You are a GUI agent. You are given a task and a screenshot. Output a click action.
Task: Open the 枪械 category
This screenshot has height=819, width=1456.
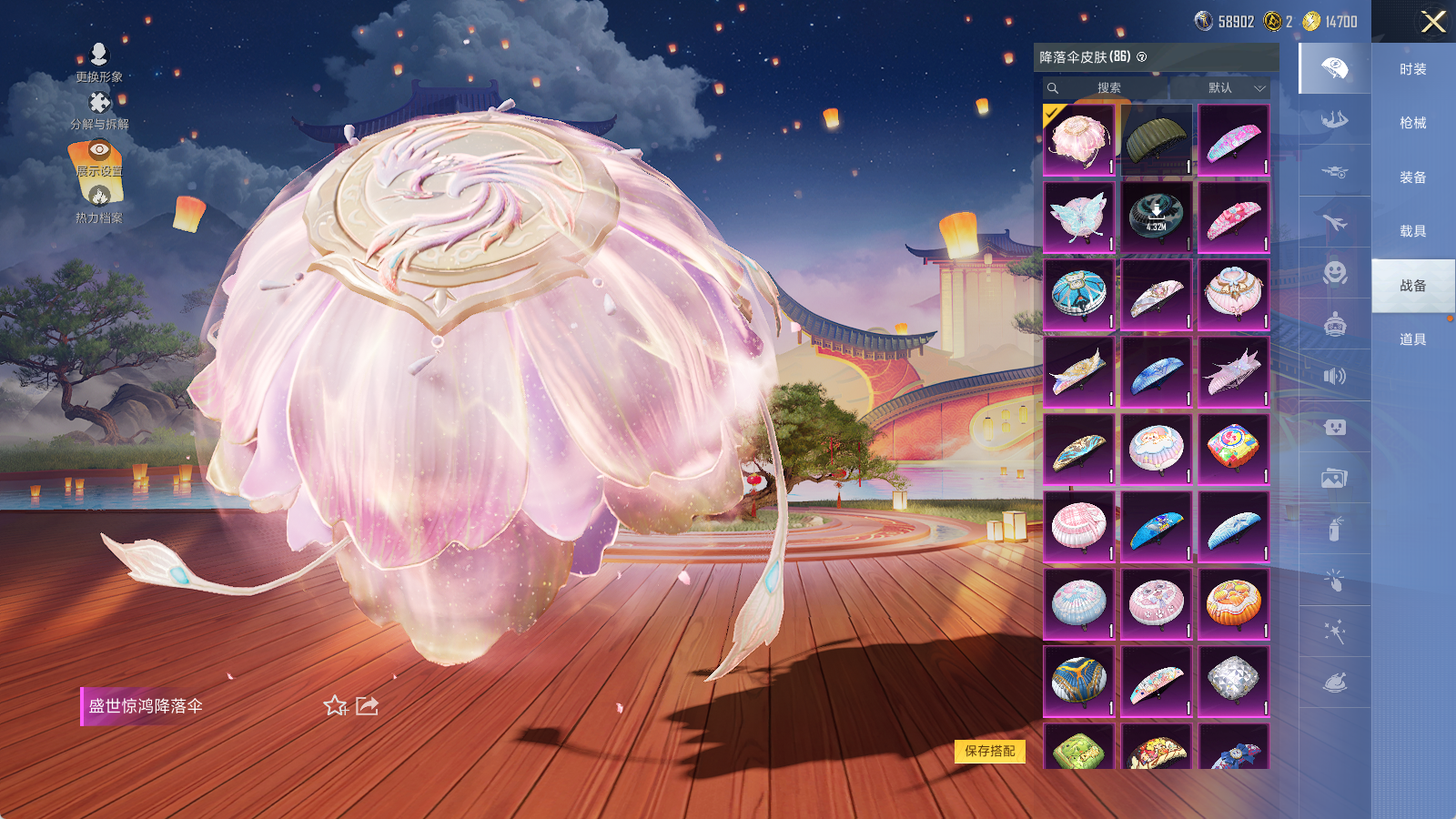click(x=1412, y=123)
